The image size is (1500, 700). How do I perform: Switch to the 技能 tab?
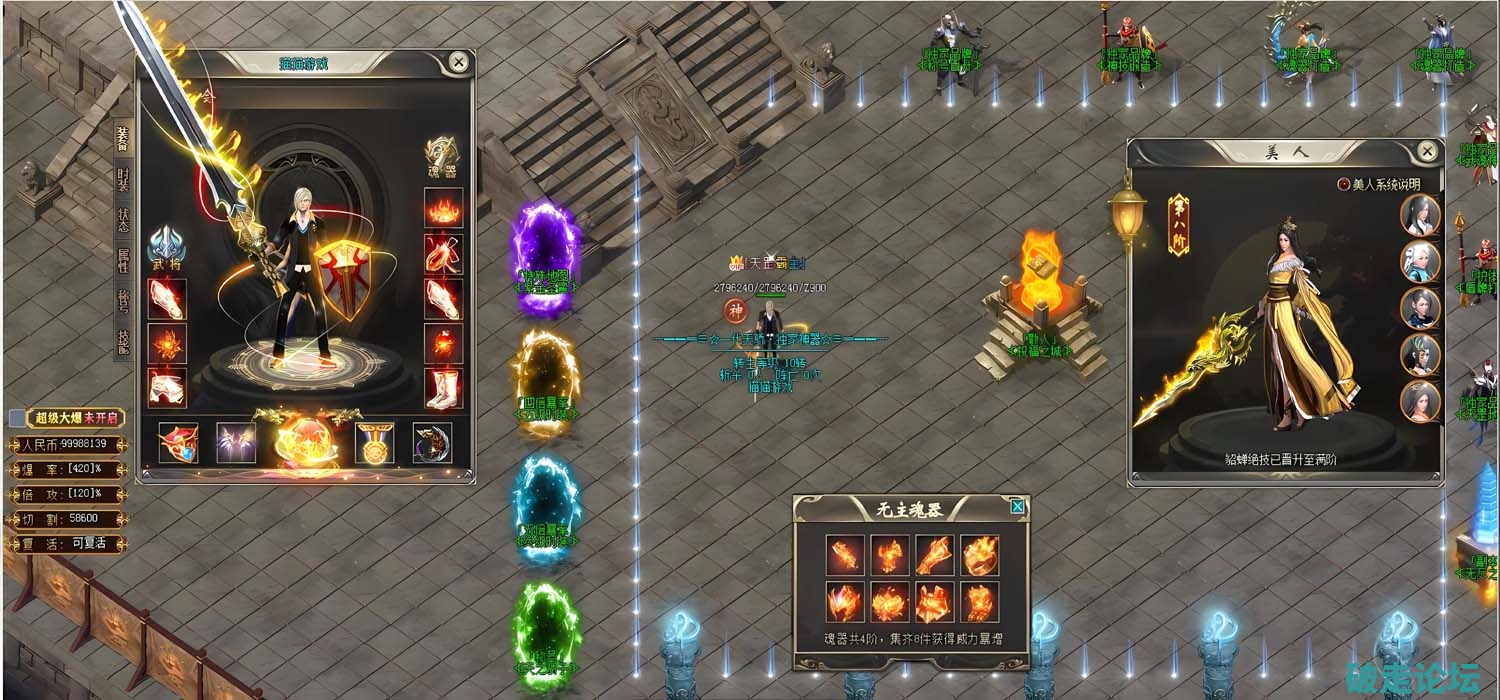pos(122,342)
